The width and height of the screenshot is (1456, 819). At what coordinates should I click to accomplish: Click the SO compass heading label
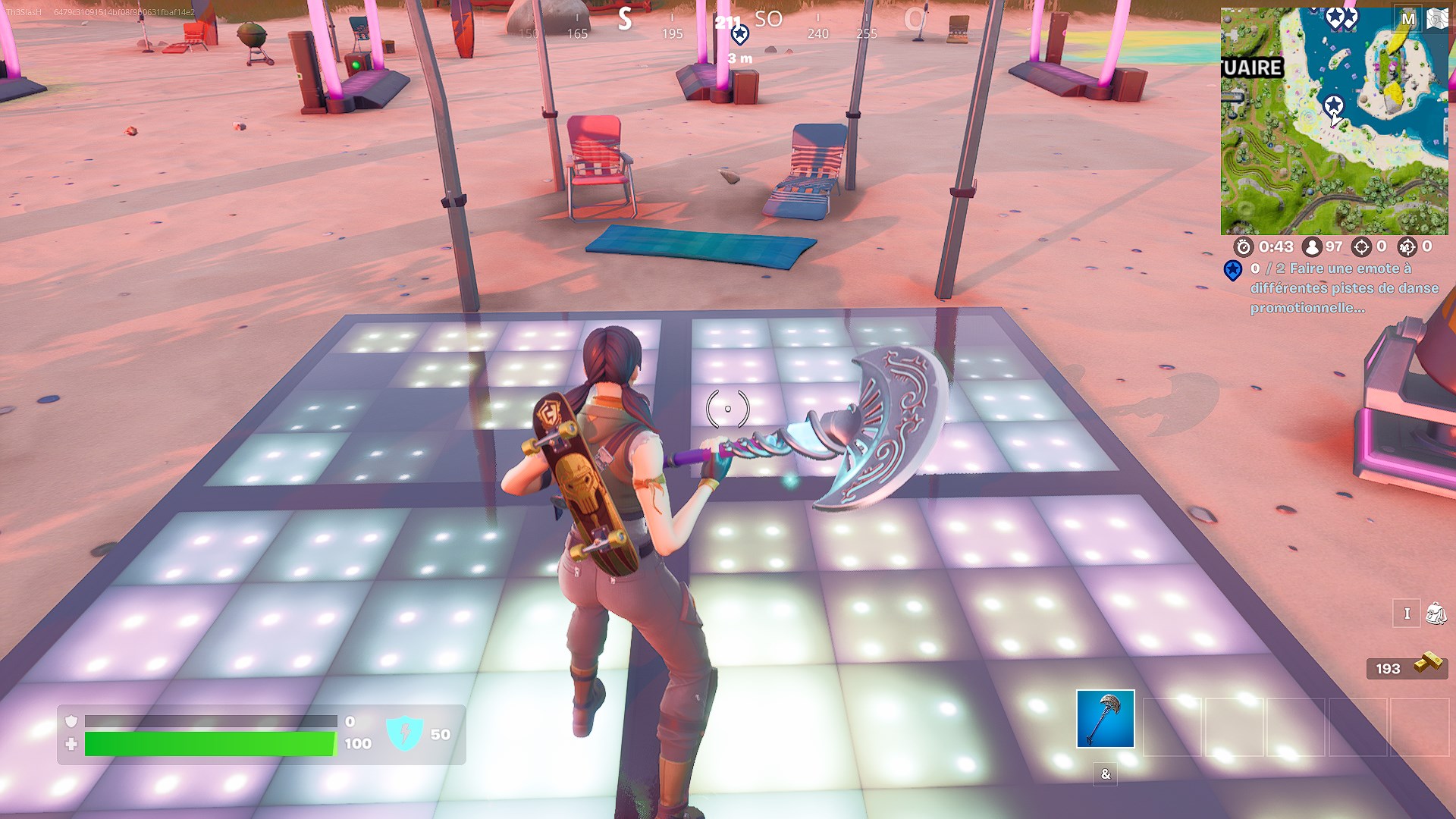[768, 20]
